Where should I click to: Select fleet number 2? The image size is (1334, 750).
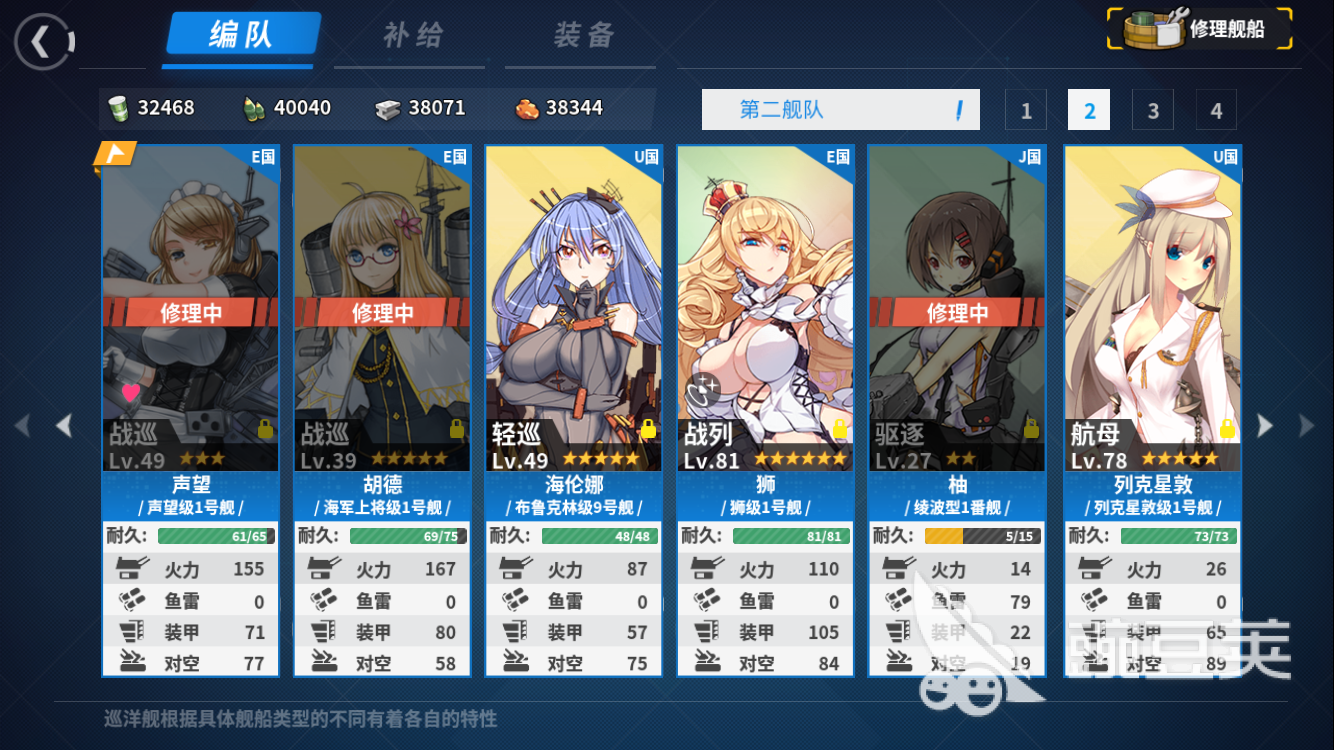(1089, 110)
